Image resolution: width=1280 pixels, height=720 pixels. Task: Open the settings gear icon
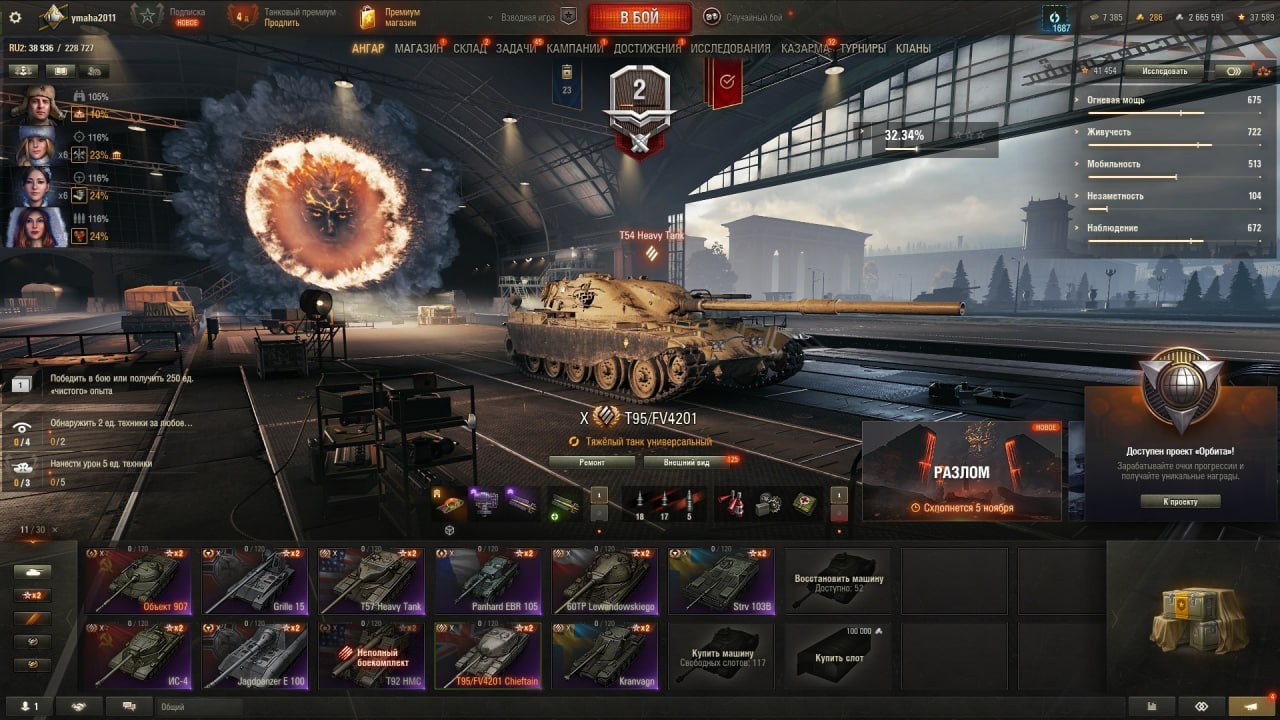tap(15, 17)
